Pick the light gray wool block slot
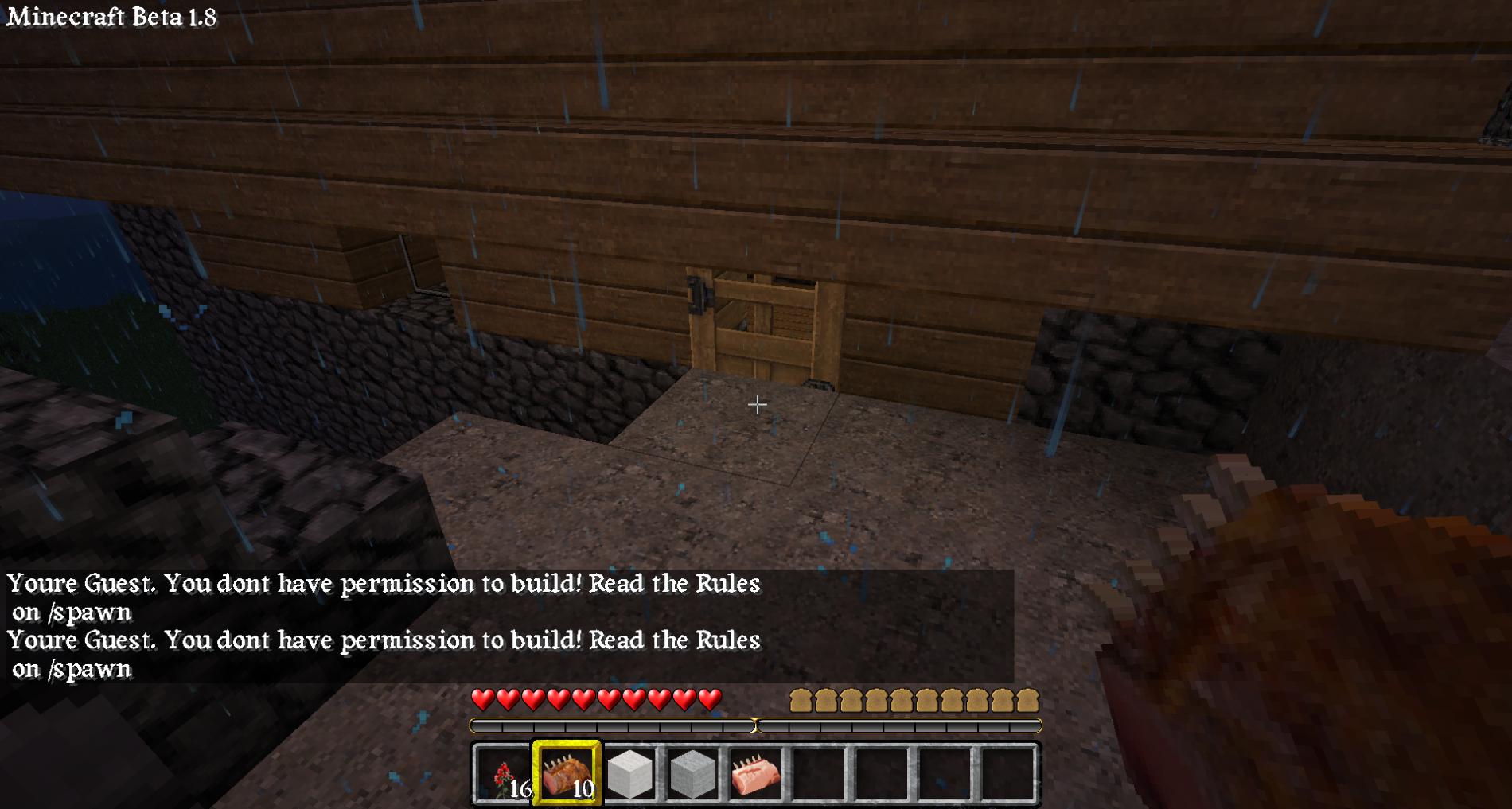The width and height of the screenshot is (1512, 809). tap(692, 773)
